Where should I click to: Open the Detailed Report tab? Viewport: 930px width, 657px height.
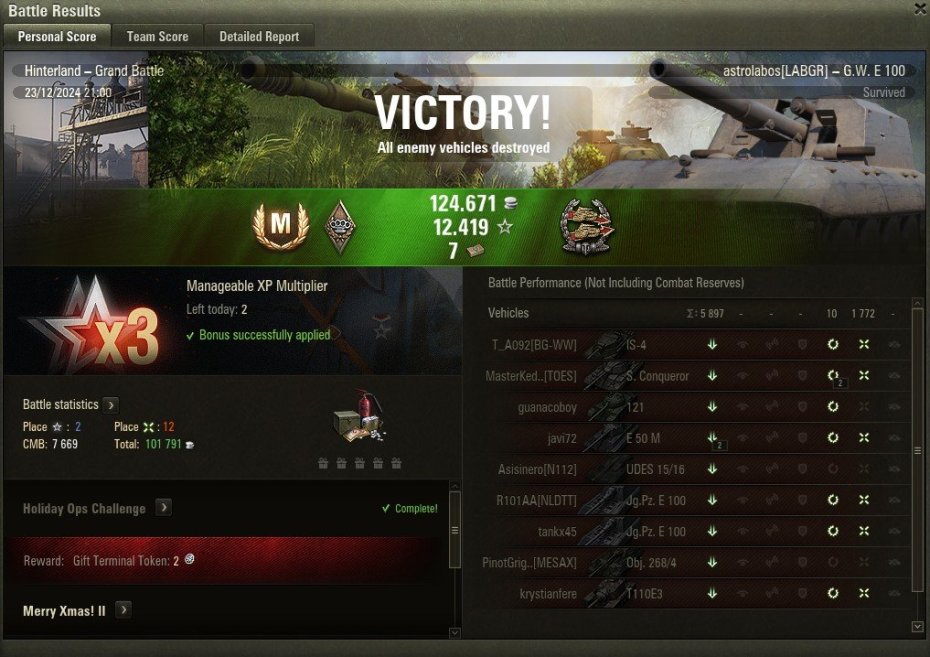coord(259,36)
